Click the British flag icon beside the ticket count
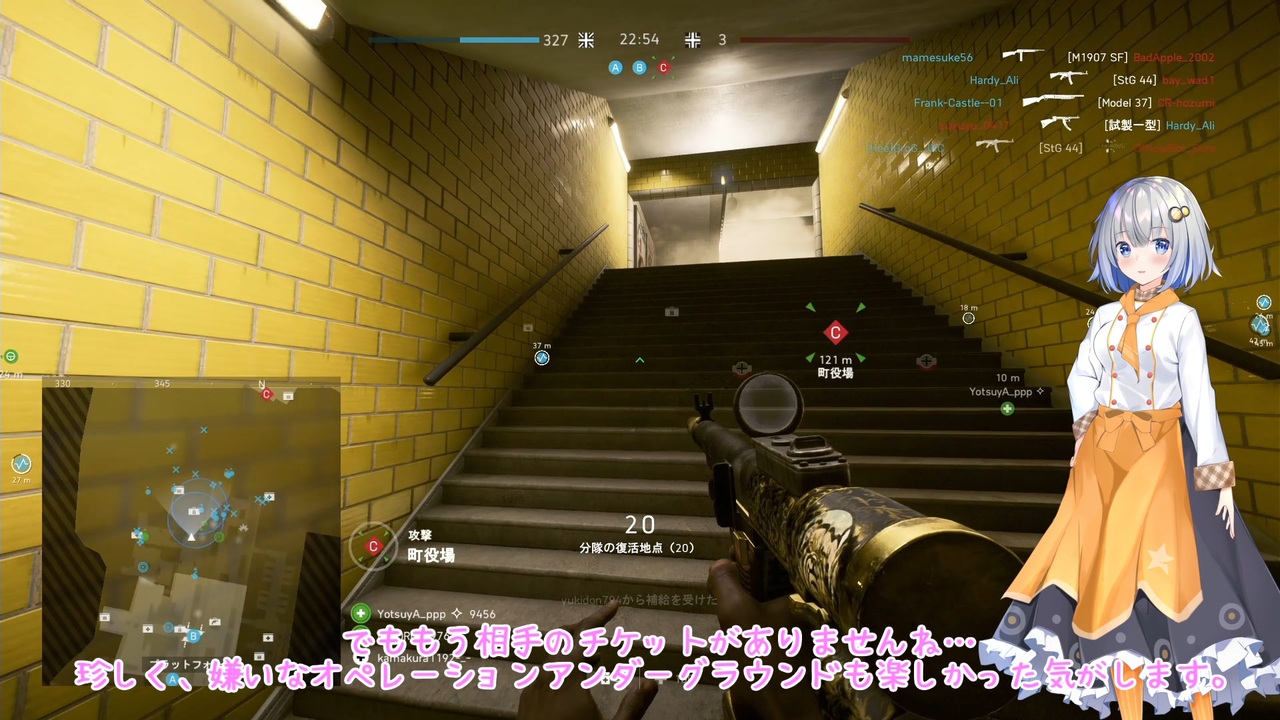Image resolution: width=1280 pixels, height=720 pixels. tap(586, 40)
